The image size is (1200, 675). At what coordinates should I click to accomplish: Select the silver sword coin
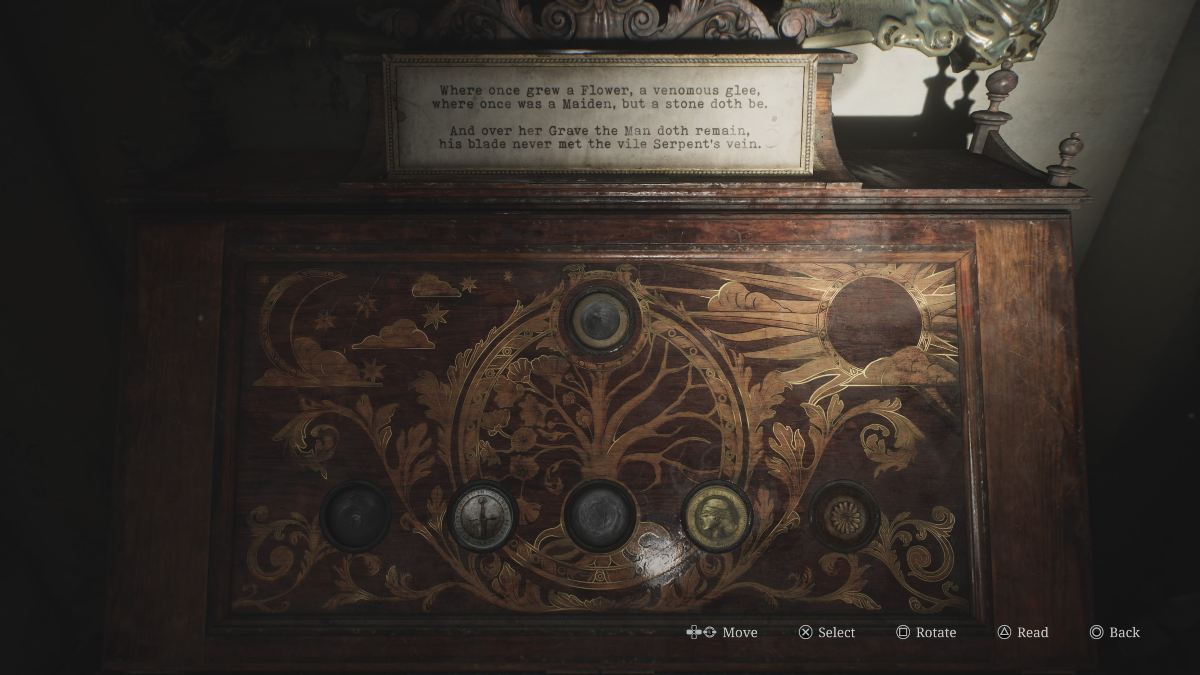coord(482,516)
